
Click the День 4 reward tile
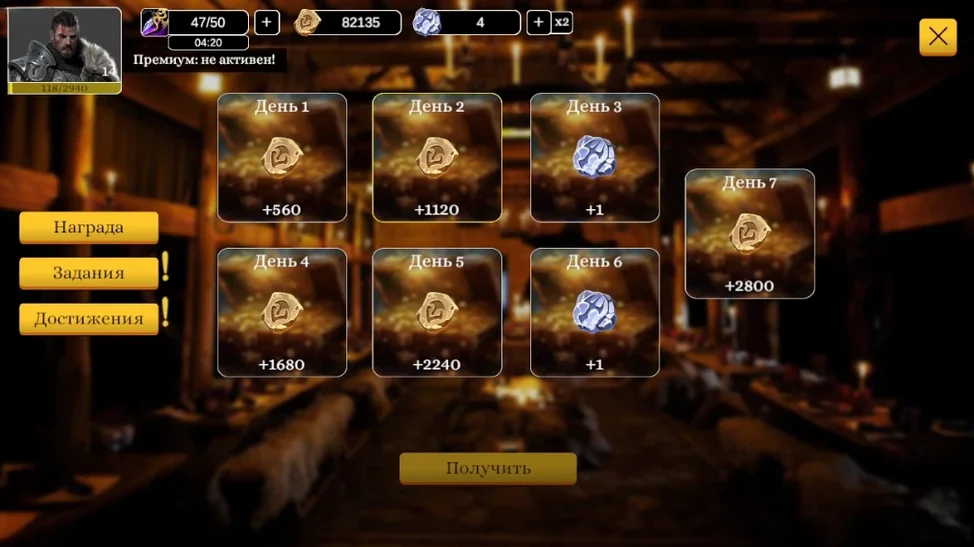[x=282, y=312]
